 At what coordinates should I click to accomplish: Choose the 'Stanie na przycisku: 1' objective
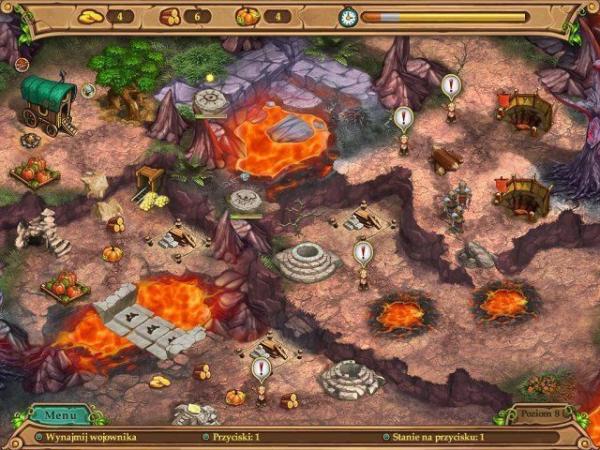(x=438, y=437)
